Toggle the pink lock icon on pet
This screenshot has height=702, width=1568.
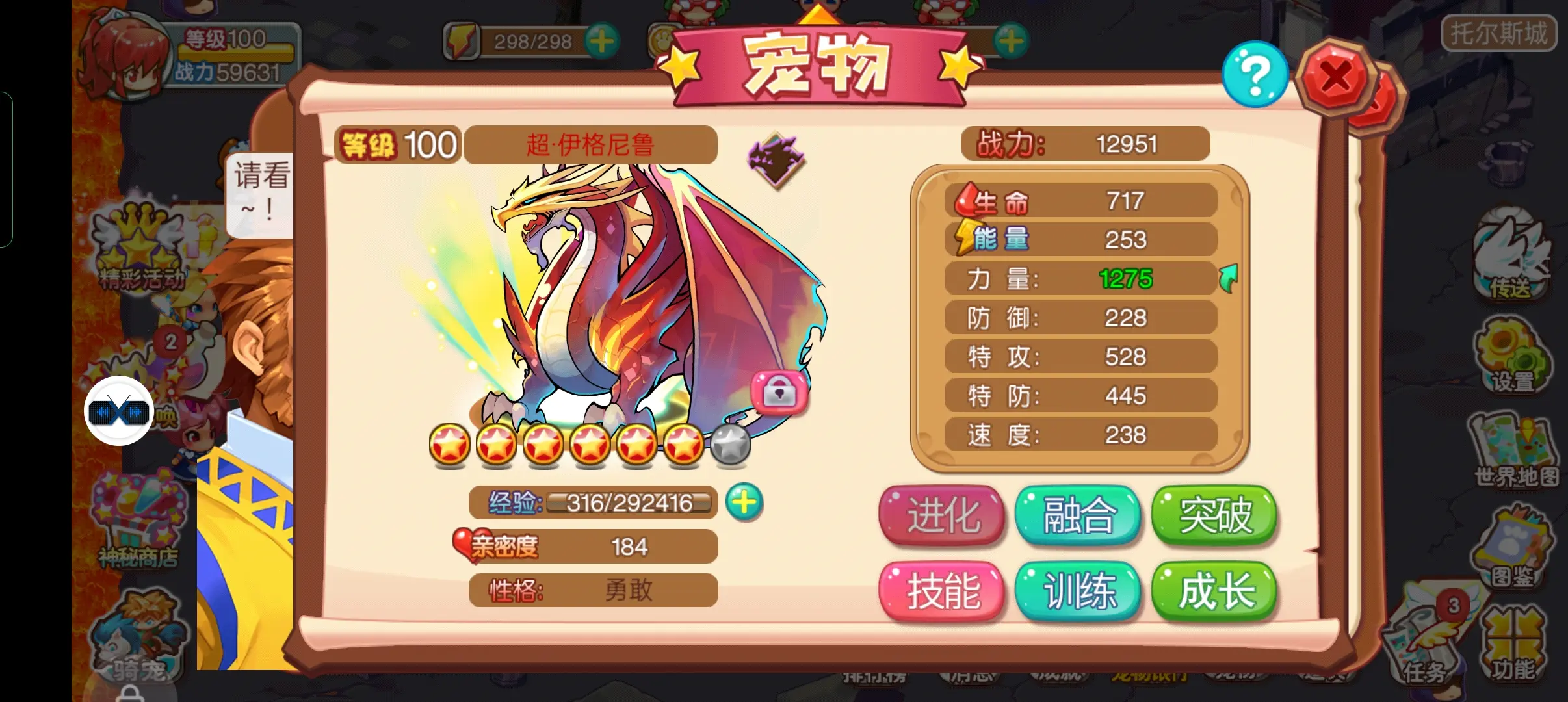(779, 392)
